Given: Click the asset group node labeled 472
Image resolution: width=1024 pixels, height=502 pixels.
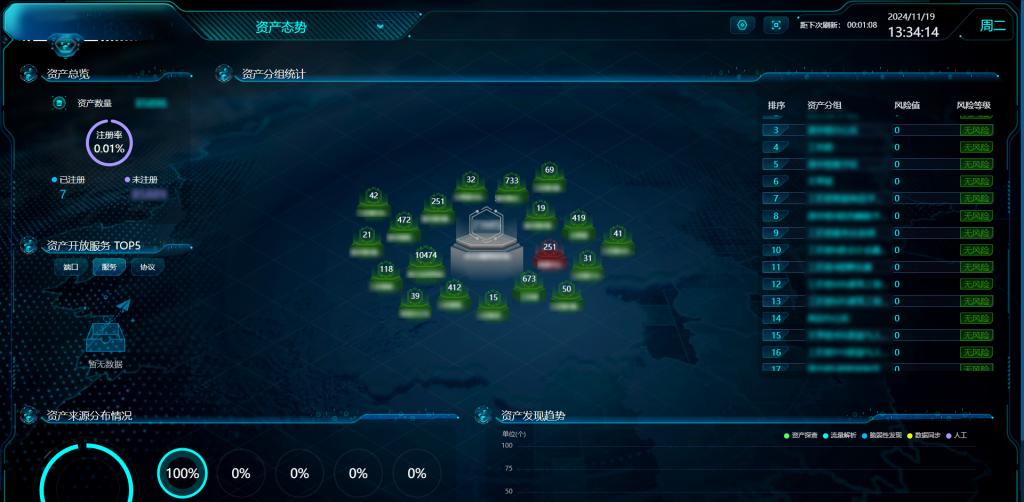Looking at the screenshot, I should click(x=404, y=226).
